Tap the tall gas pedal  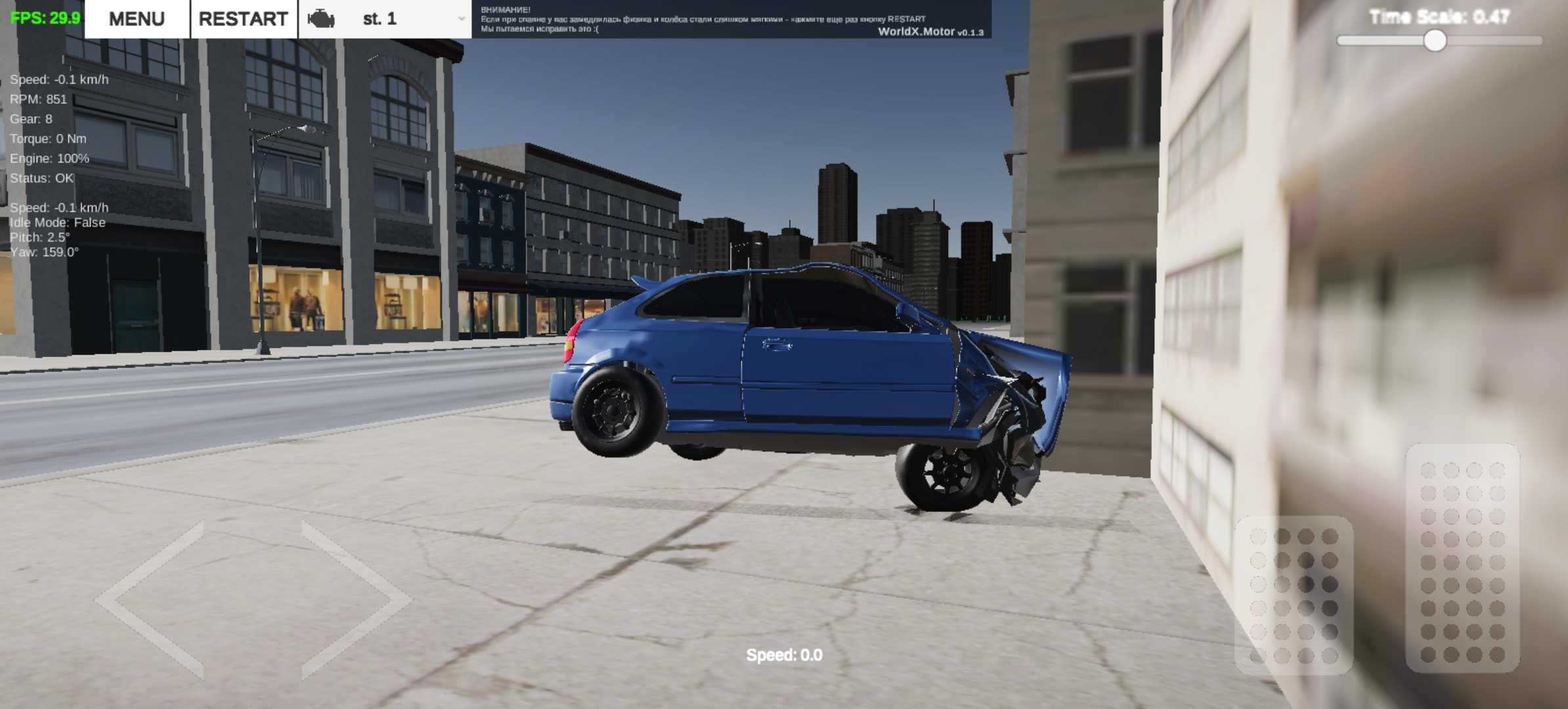pyautogui.click(x=1462, y=558)
